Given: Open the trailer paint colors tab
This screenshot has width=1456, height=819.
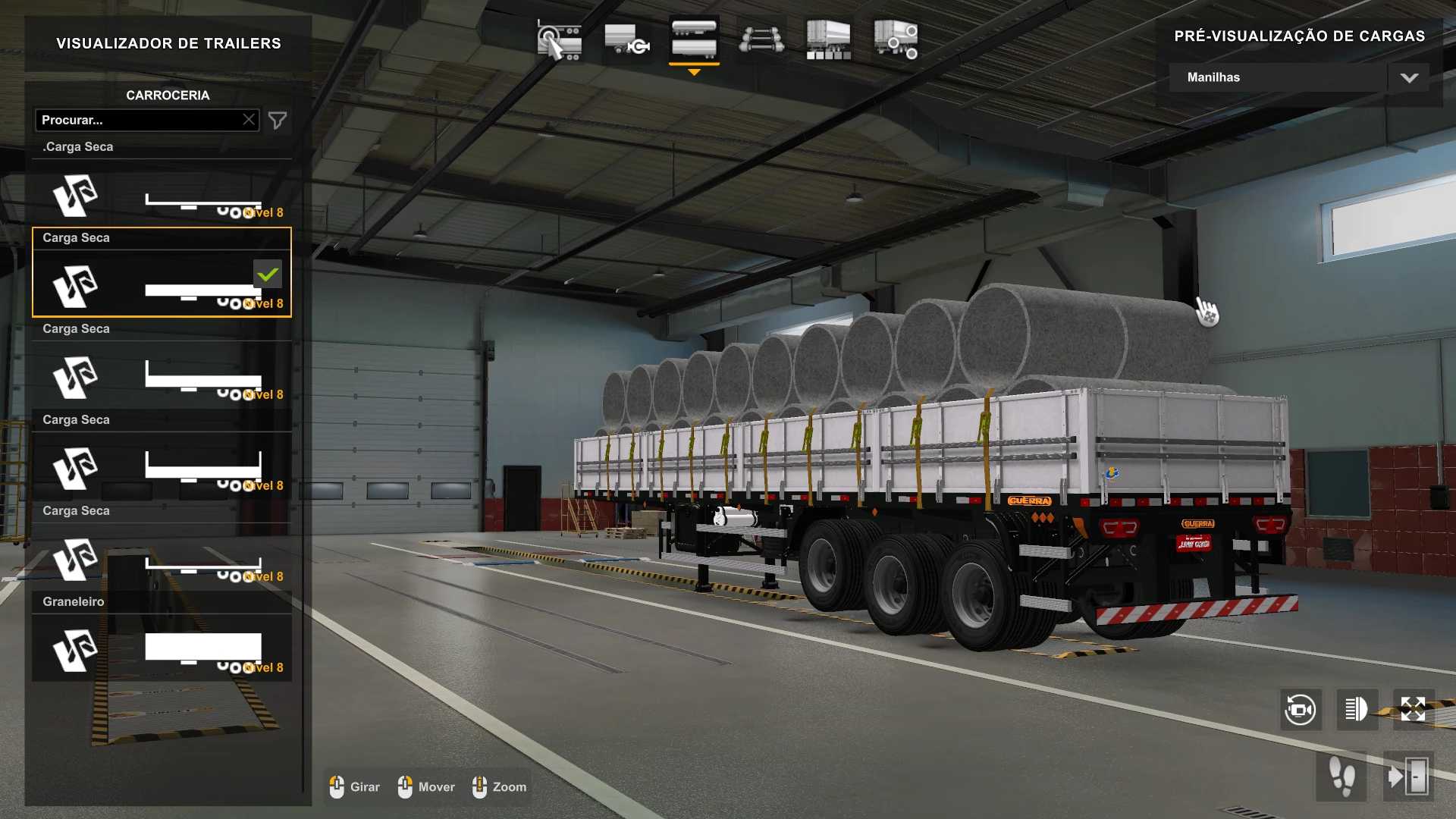Looking at the screenshot, I should pyautogui.click(x=828, y=40).
